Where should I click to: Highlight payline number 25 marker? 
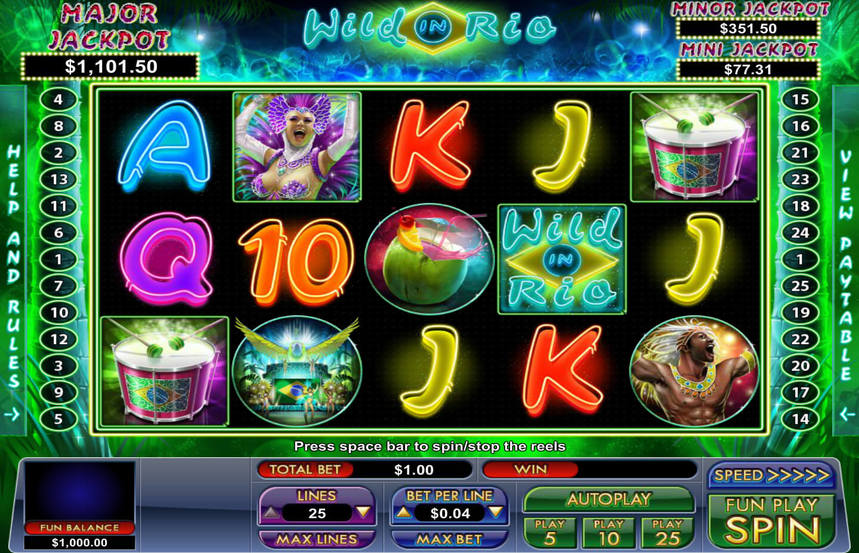[799, 286]
